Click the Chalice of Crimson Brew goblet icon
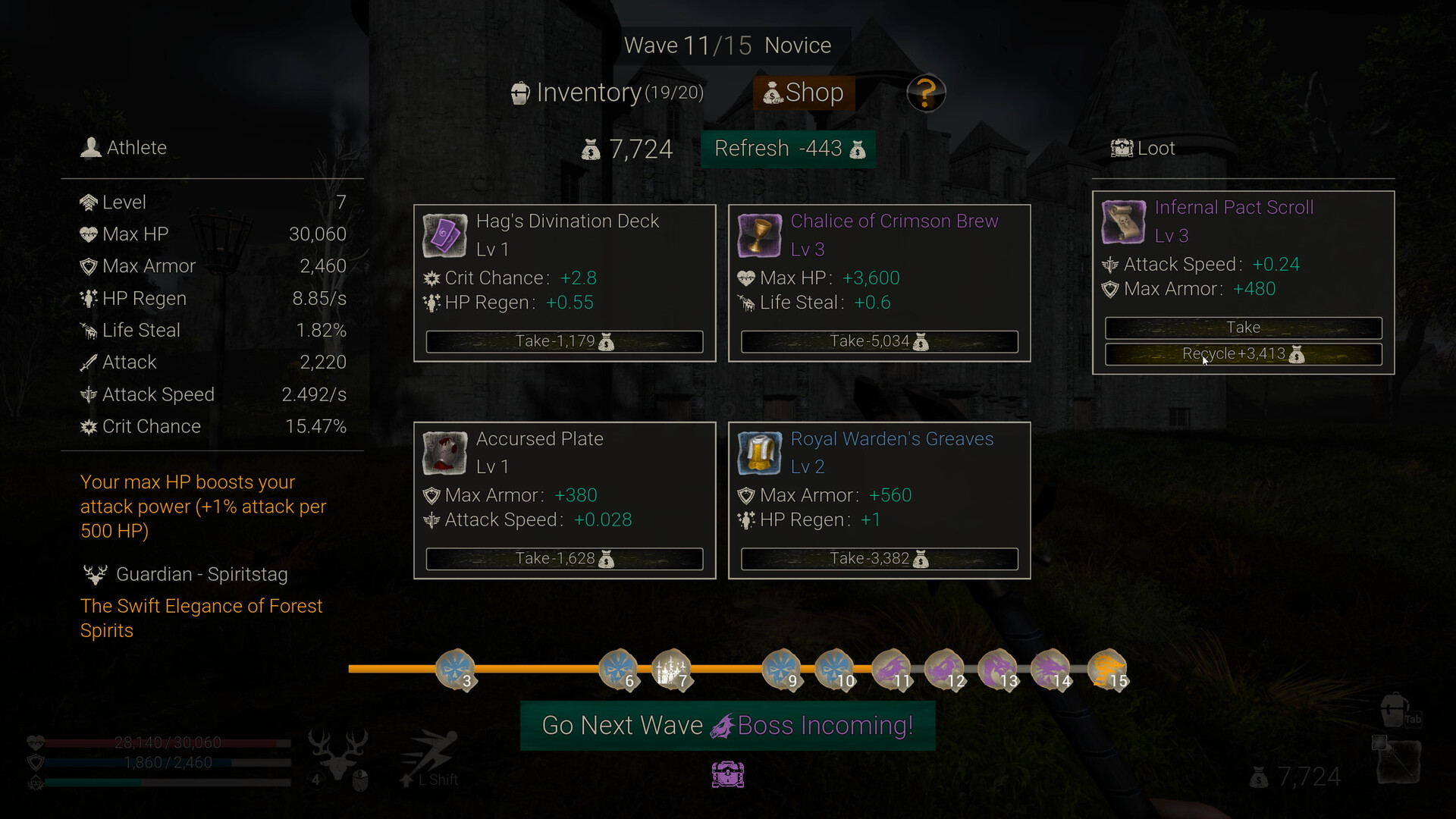1456x819 pixels. pyautogui.click(x=759, y=235)
